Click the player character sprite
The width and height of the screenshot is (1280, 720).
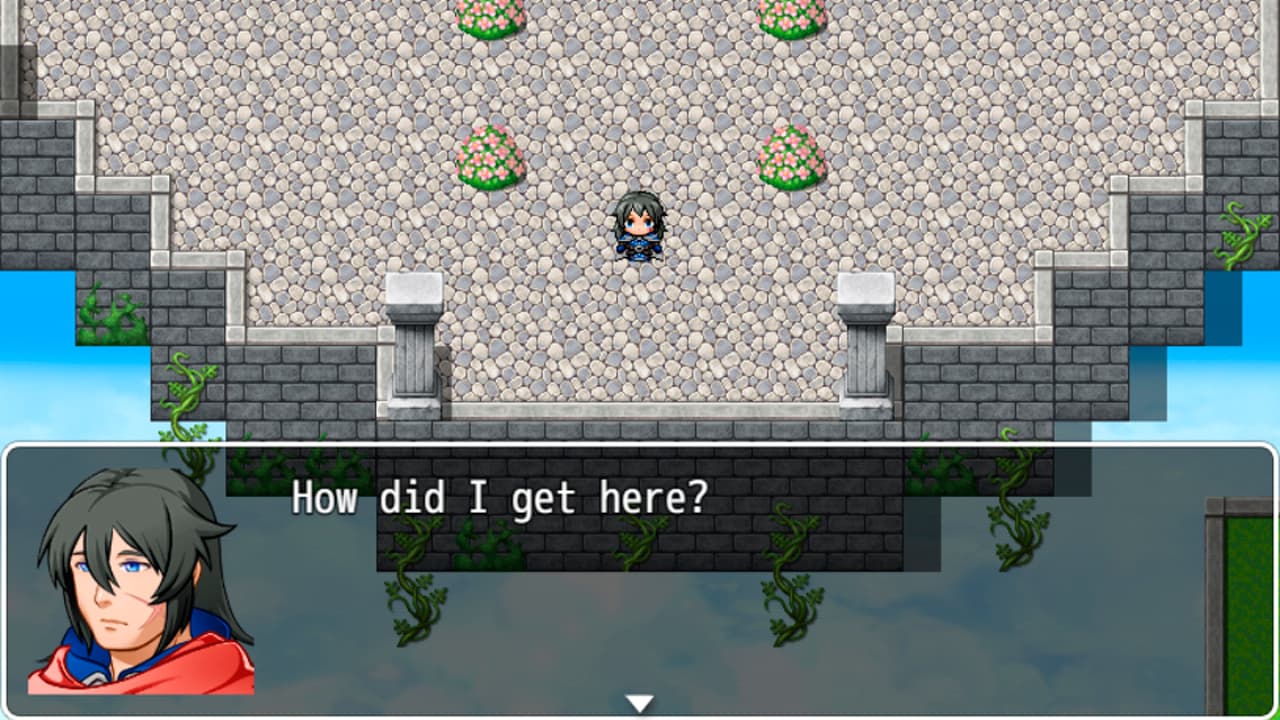click(x=638, y=228)
